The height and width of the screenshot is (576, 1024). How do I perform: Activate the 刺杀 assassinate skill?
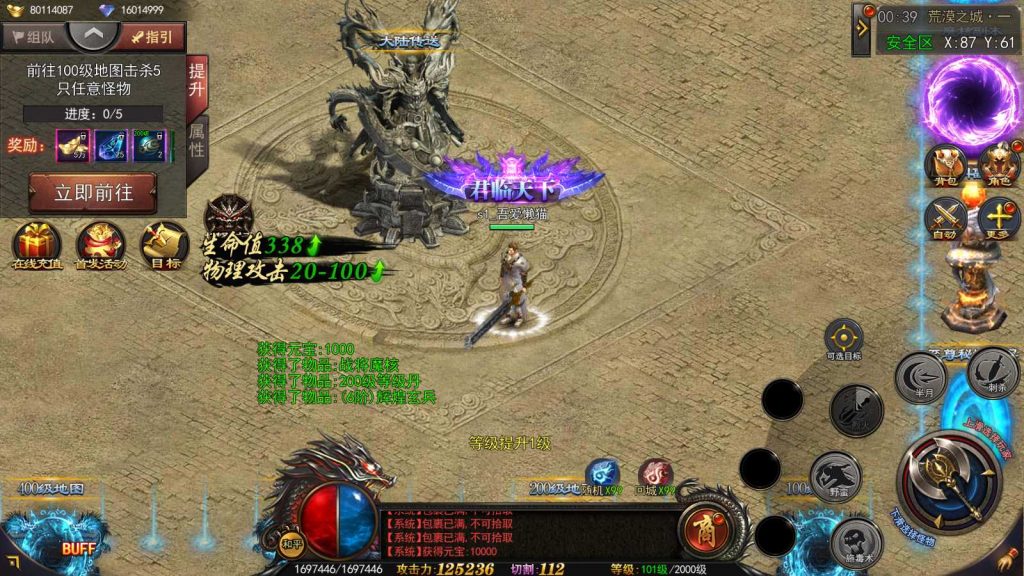click(993, 373)
